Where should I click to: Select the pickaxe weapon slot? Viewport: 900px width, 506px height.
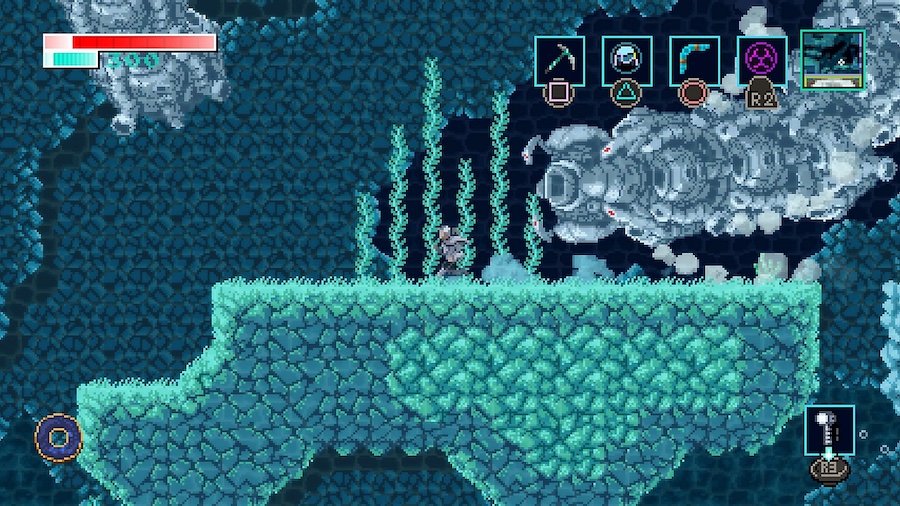tap(559, 61)
